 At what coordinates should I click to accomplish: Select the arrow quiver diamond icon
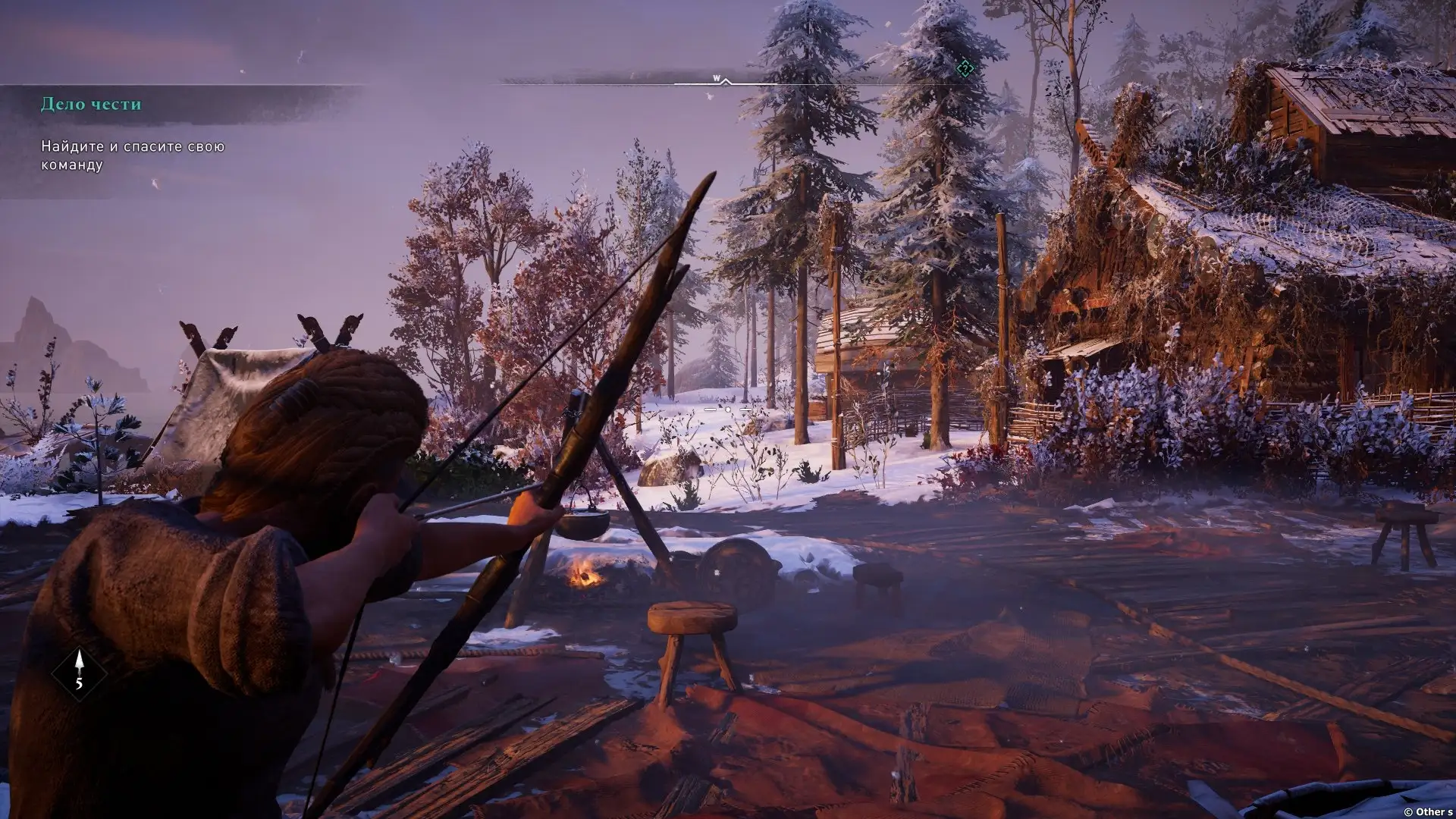[79, 673]
